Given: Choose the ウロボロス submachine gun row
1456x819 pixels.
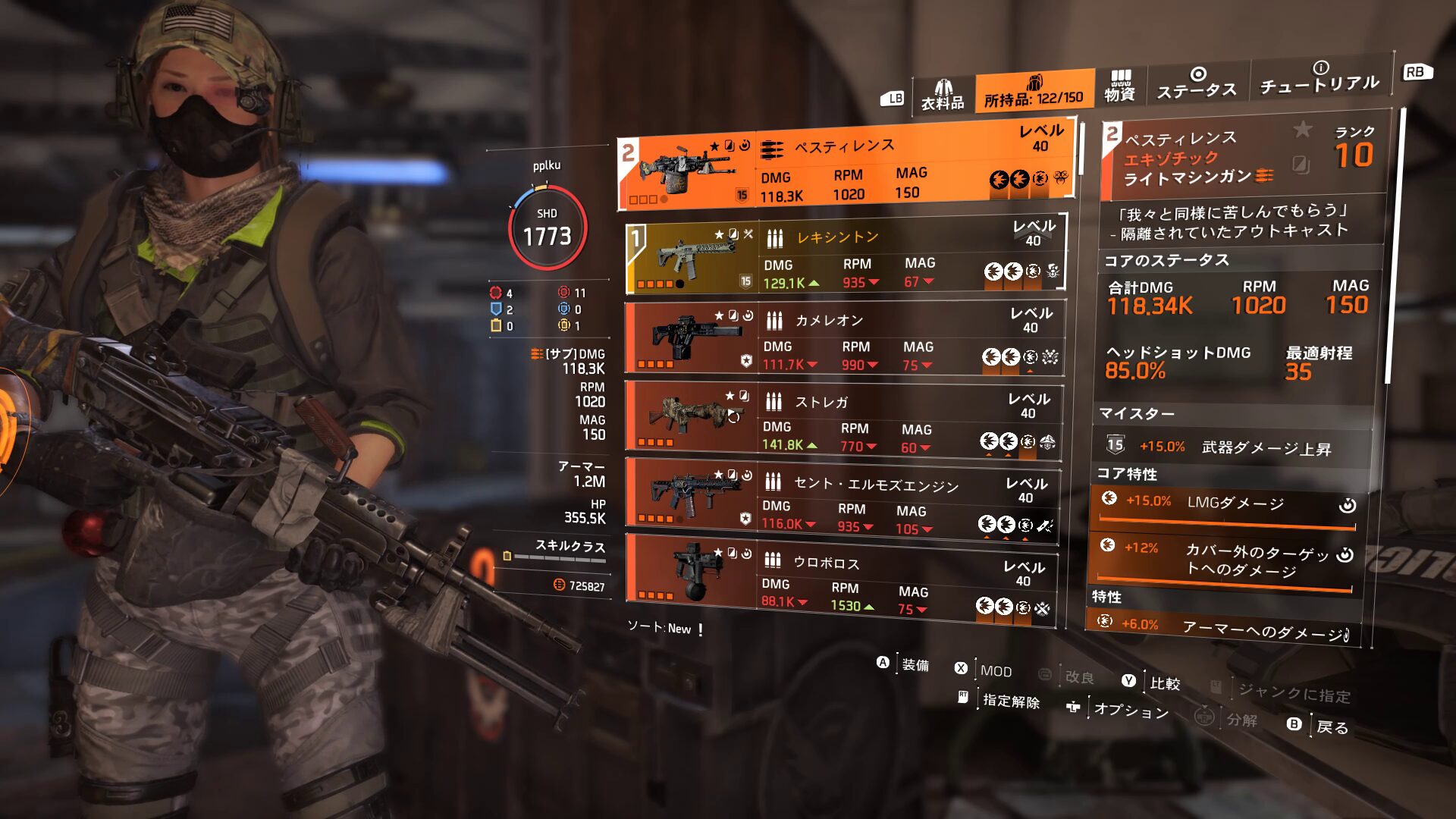Looking at the screenshot, I should (x=840, y=582).
